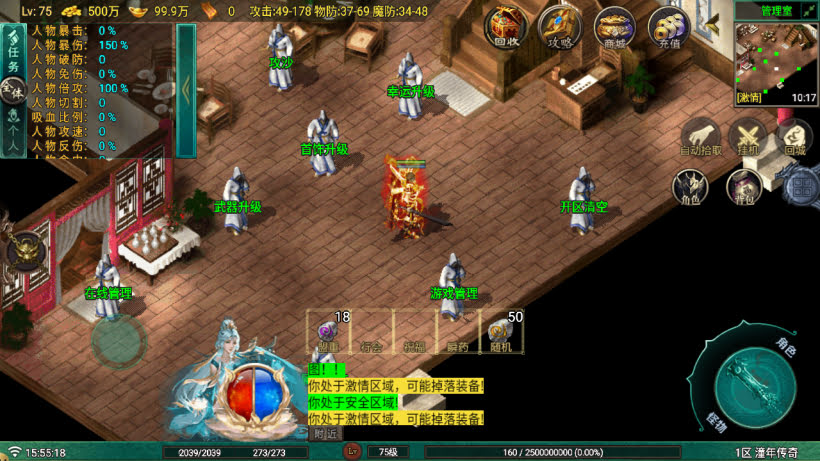Open the 攻略 strategy guide
Image resolution: width=820 pixels, height=461 pixels.
click(x=559, y=27)
